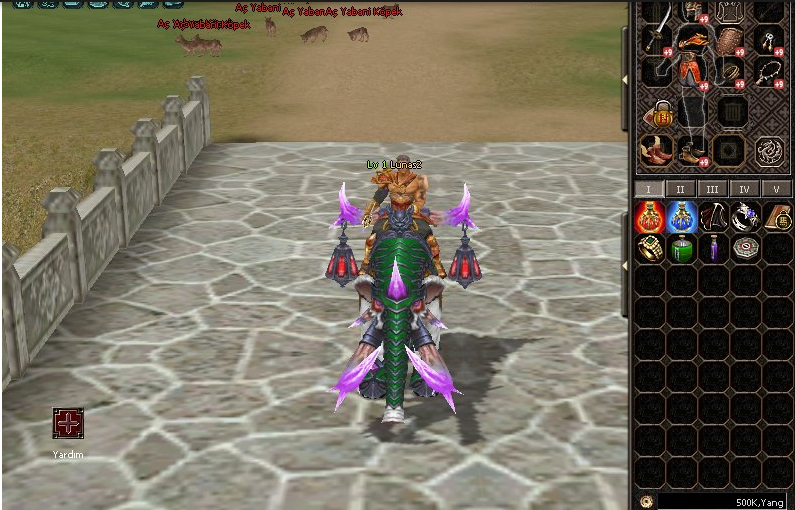Select the silver round compass item
The image size is (795, 510).
pos(744,248)
